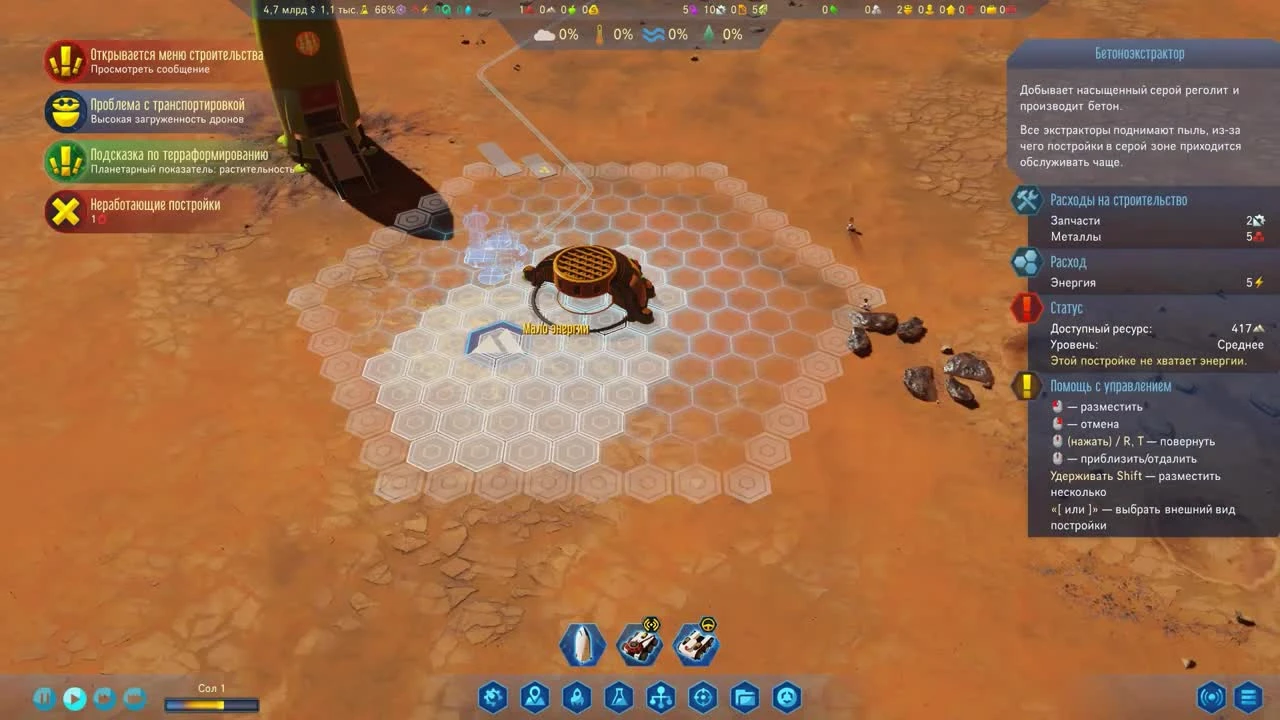Open the game menu icon in bottom-right corner

click(1247, 697)
